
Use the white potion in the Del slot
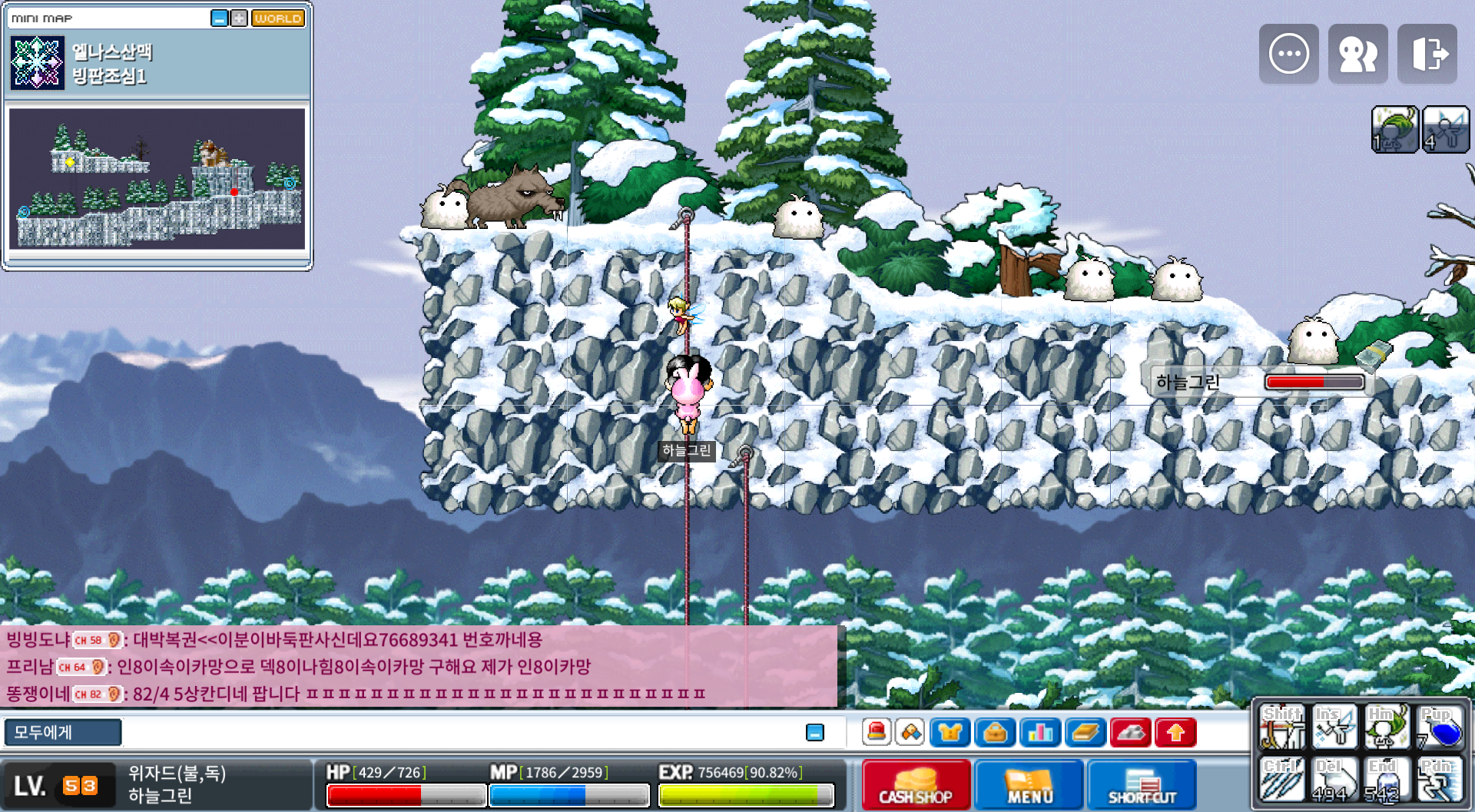click(1334, 780)
